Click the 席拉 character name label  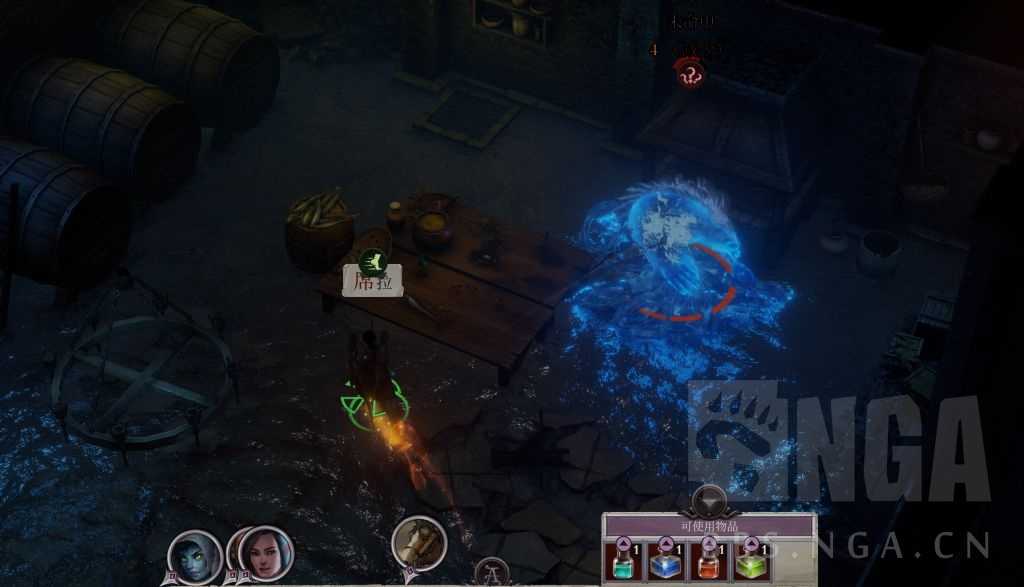click(x=372, y=283)
